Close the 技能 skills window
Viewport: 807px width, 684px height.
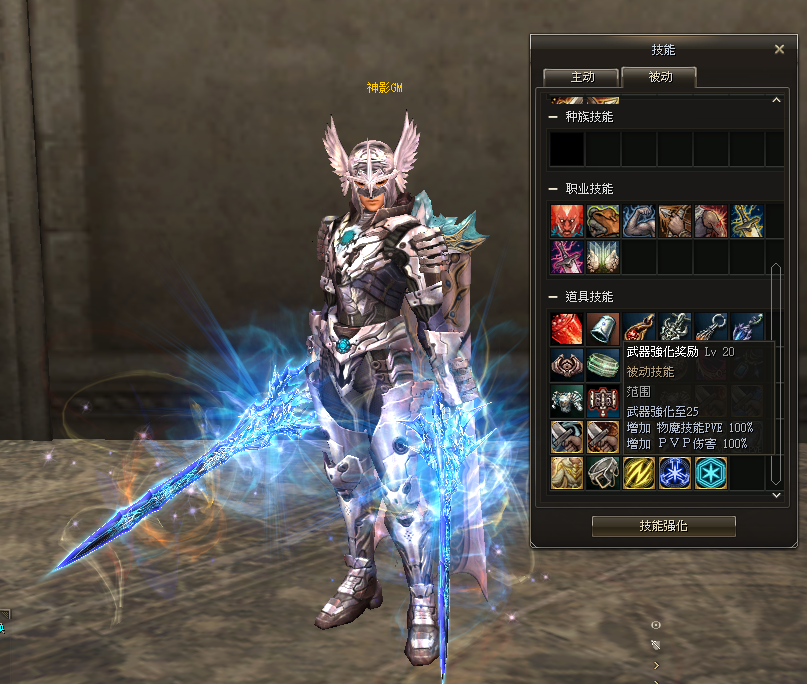tap(780, 49)
